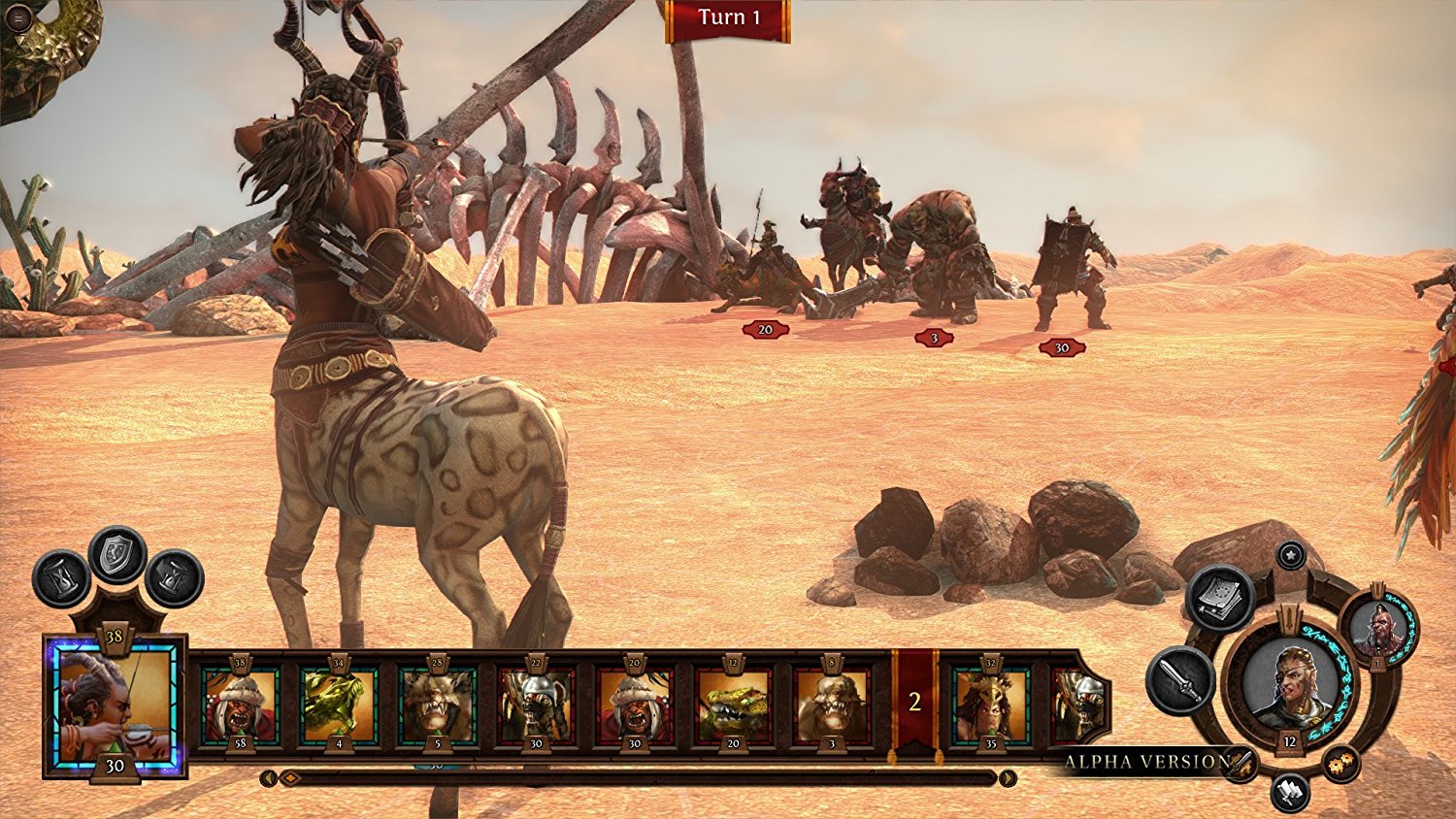1456x819 pixels.
Task: Click the upright hourglass wait button
Action: (x=61, y=578)
